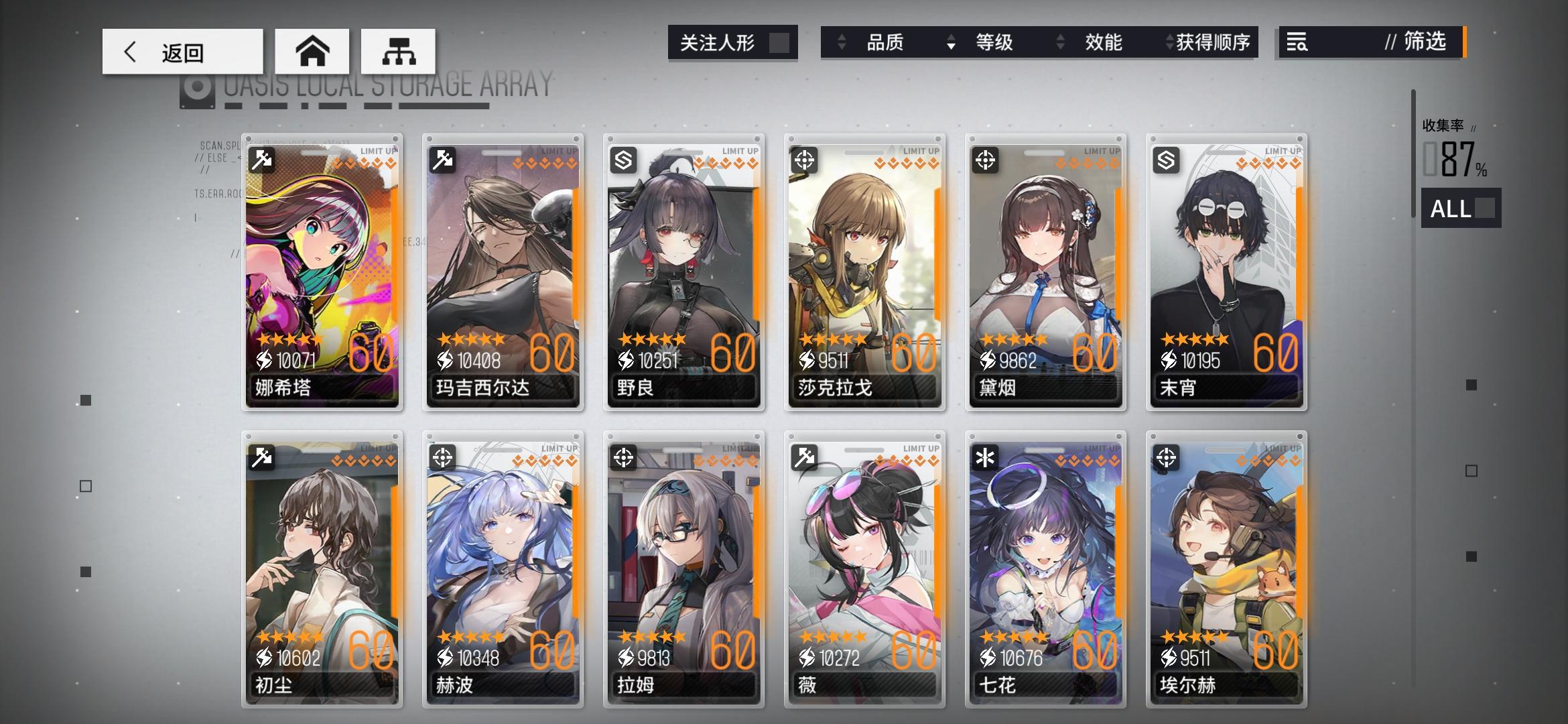Click the home icon in the top toolbar
The width and height of the screenshot is (1568, 724).
[312, 51]
